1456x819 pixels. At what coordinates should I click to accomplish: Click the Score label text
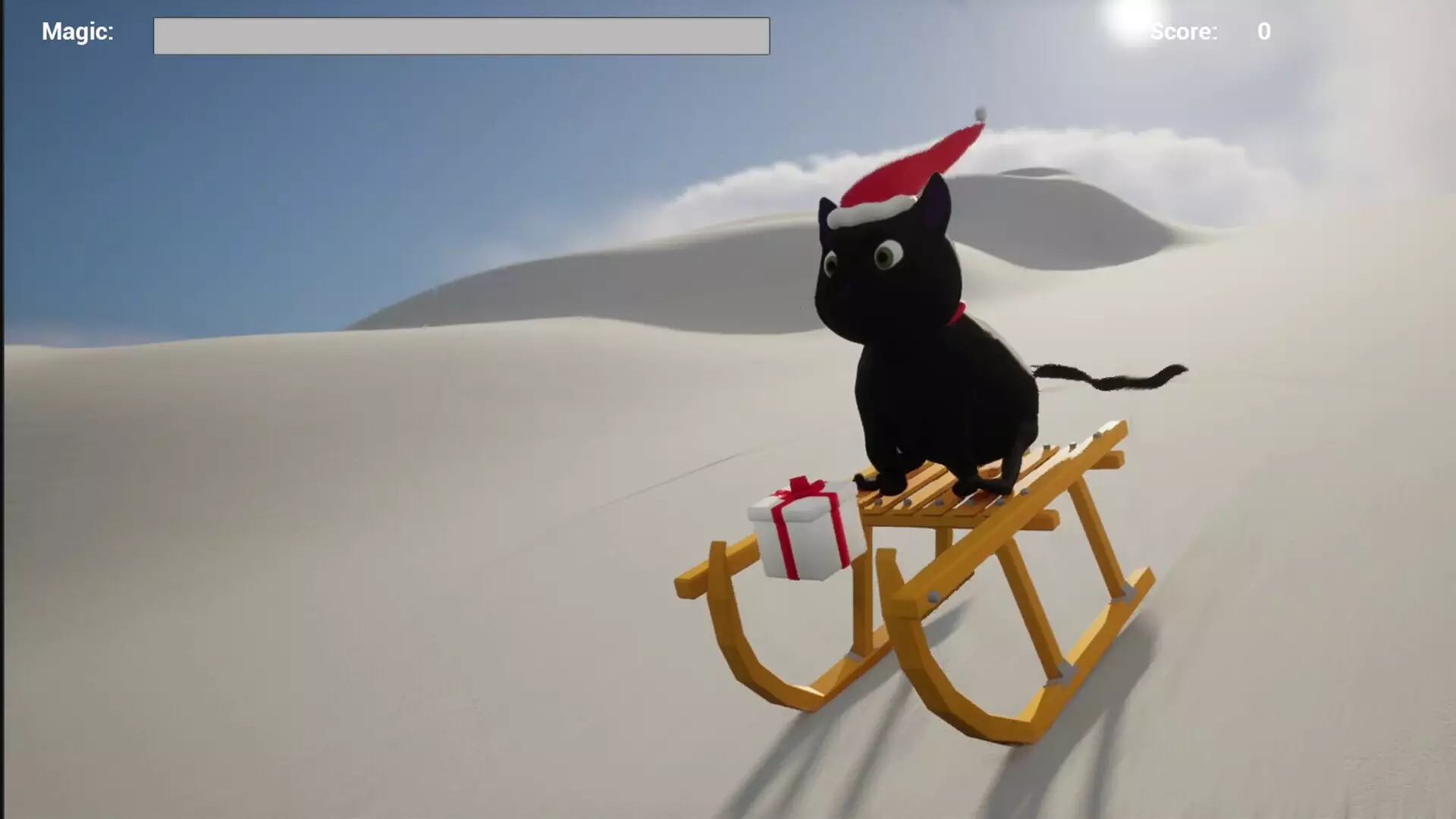click(x=1185, y=32)
